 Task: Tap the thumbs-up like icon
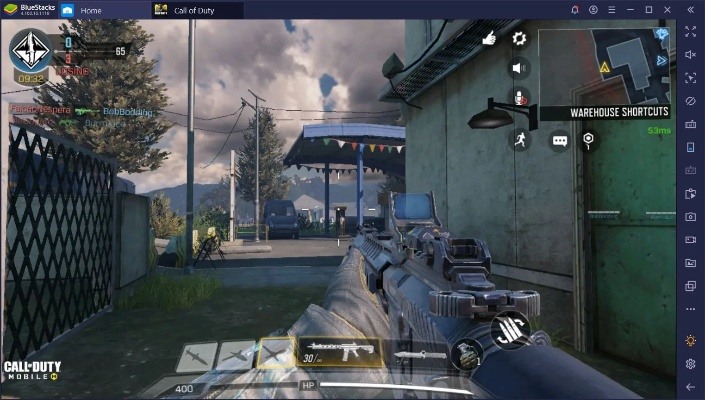click(x=489, y=38)
